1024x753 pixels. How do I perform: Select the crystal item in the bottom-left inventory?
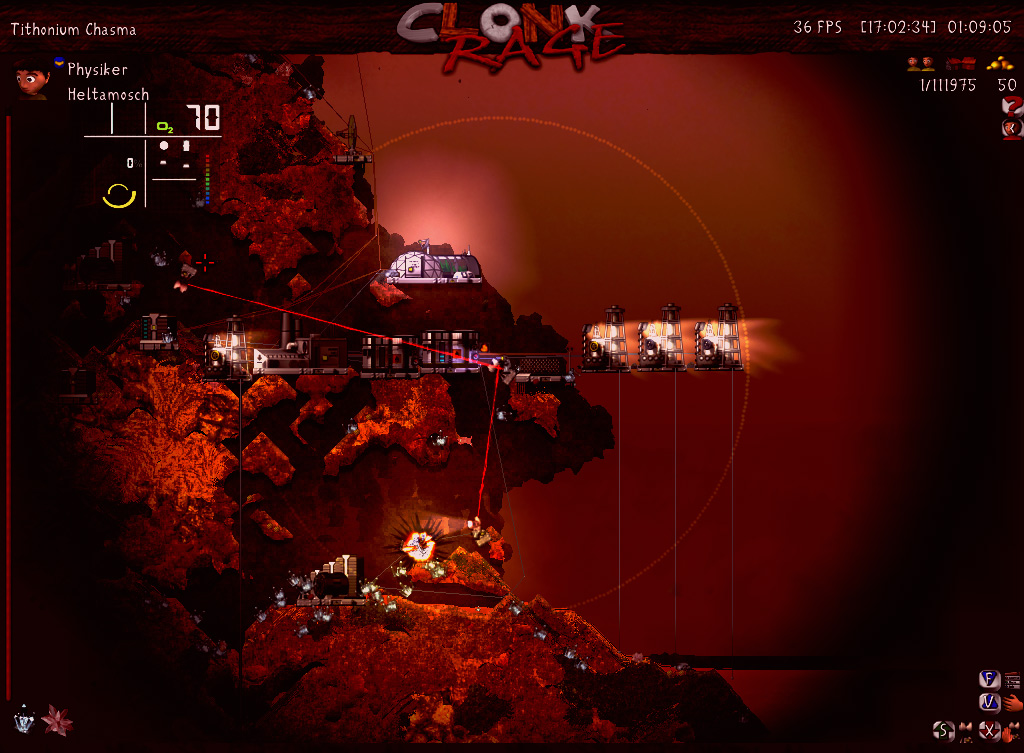click(x=24, y=719)
